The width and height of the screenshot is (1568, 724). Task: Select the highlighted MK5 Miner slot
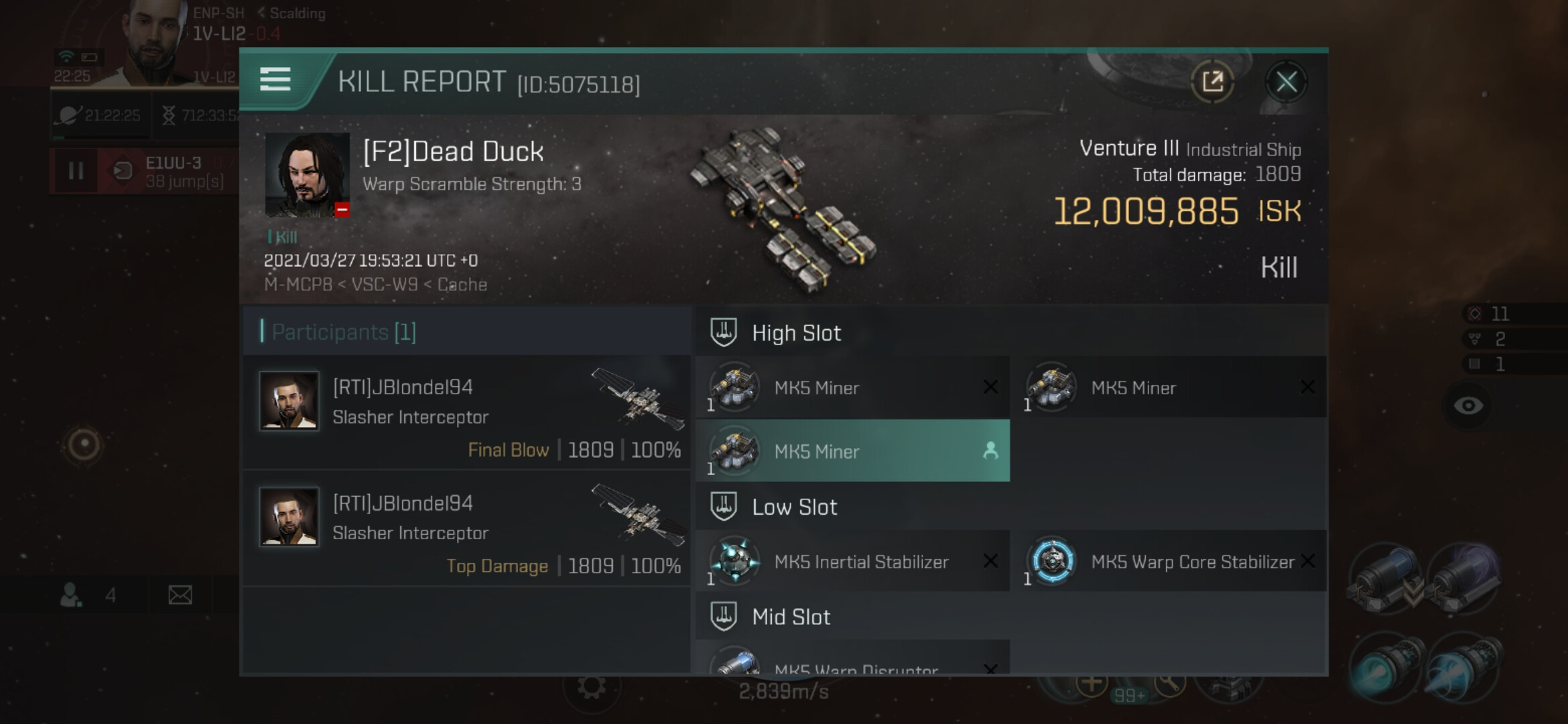coord(852,451)
